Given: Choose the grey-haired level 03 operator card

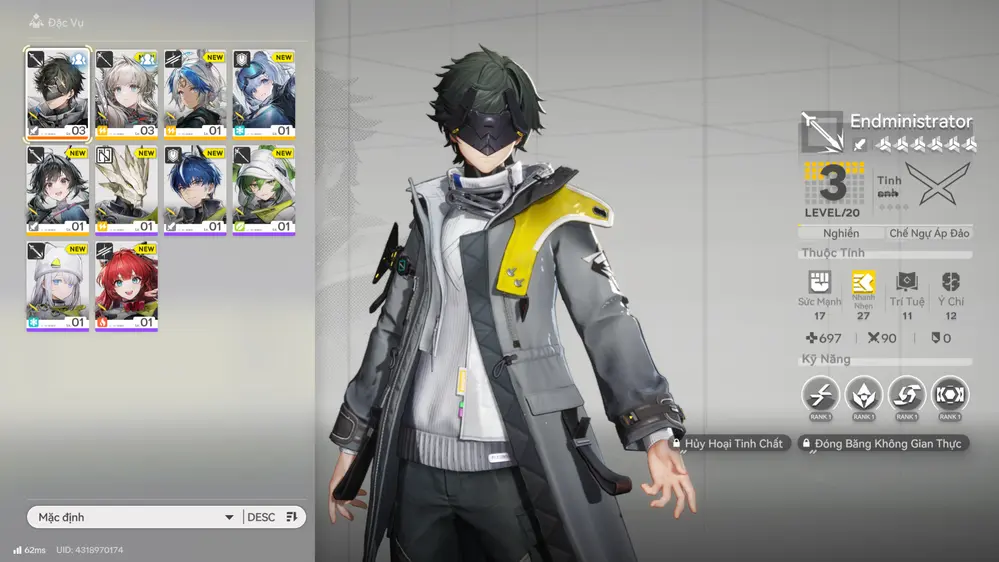Looking at the screenshot, I should tap(127, 94).
